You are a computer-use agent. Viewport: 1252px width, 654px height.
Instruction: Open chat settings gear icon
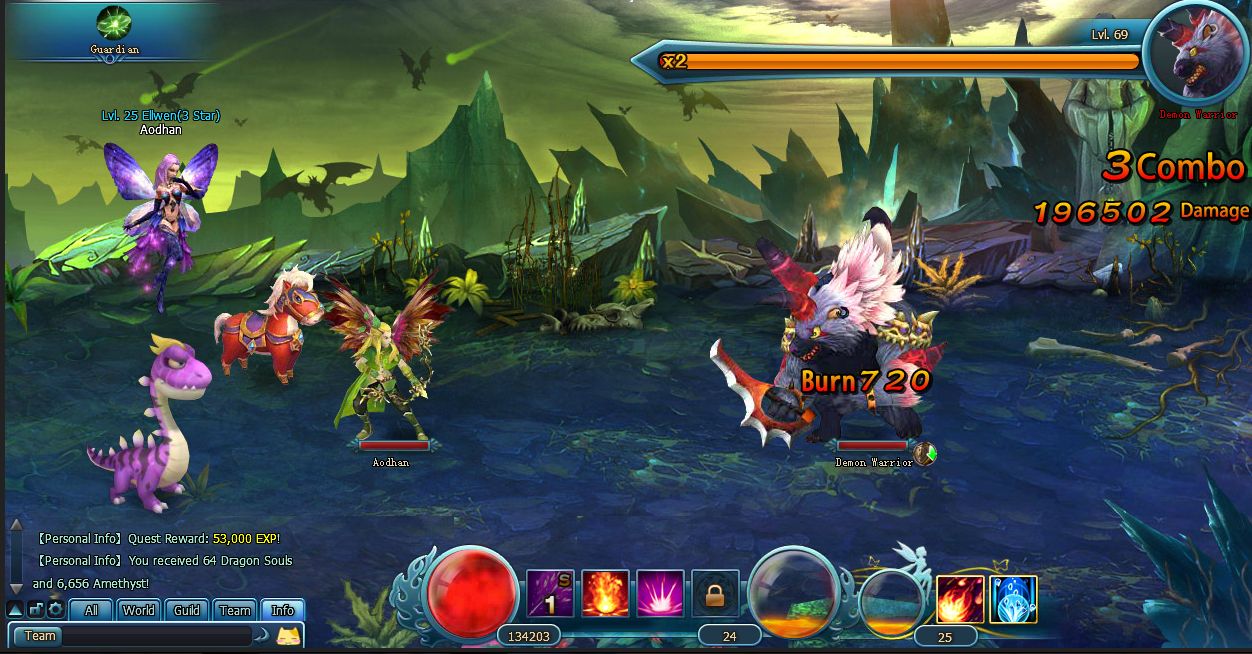tap(55, 609)
